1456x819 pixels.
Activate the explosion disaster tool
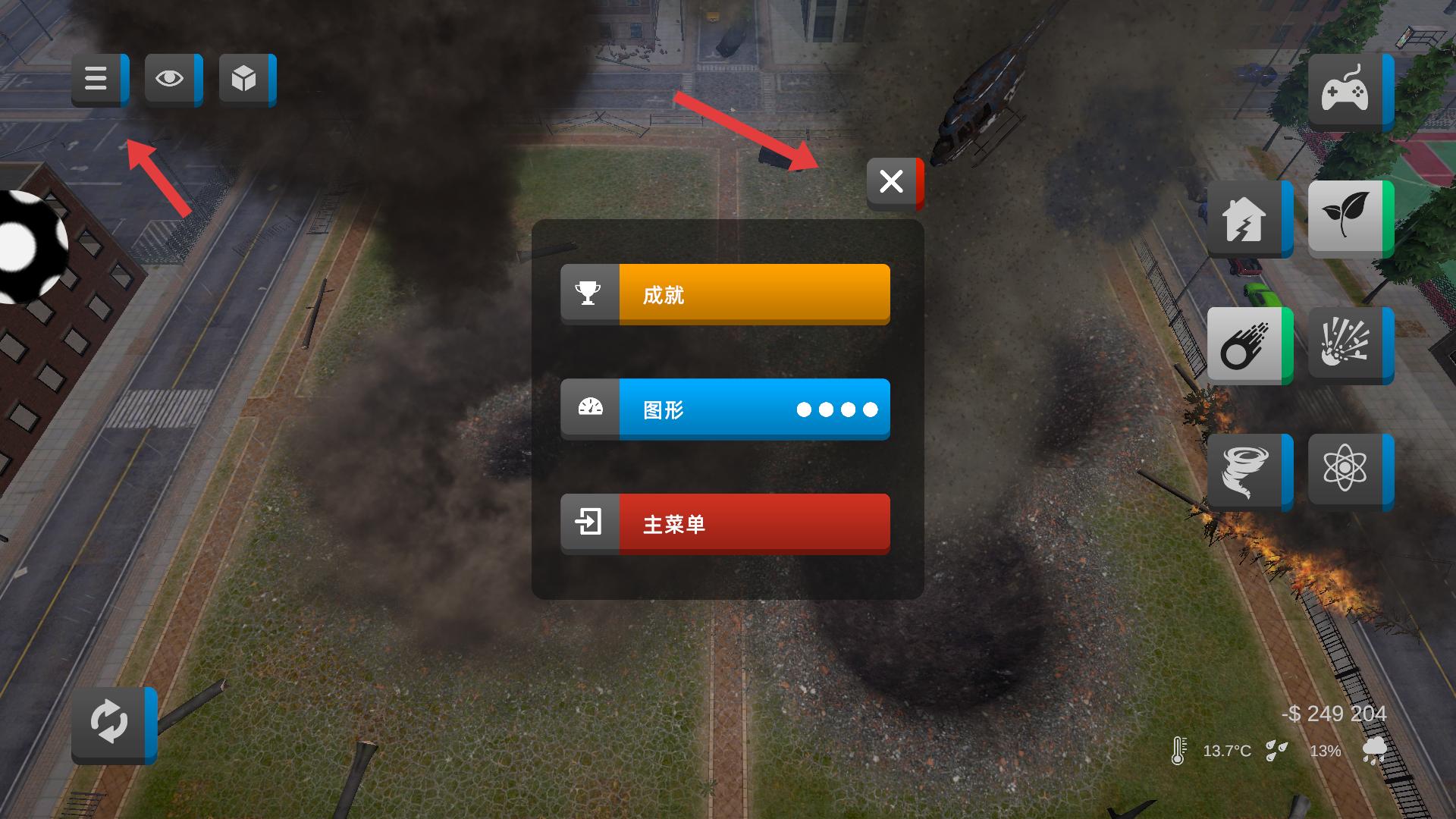click(x=1347, y=344)
